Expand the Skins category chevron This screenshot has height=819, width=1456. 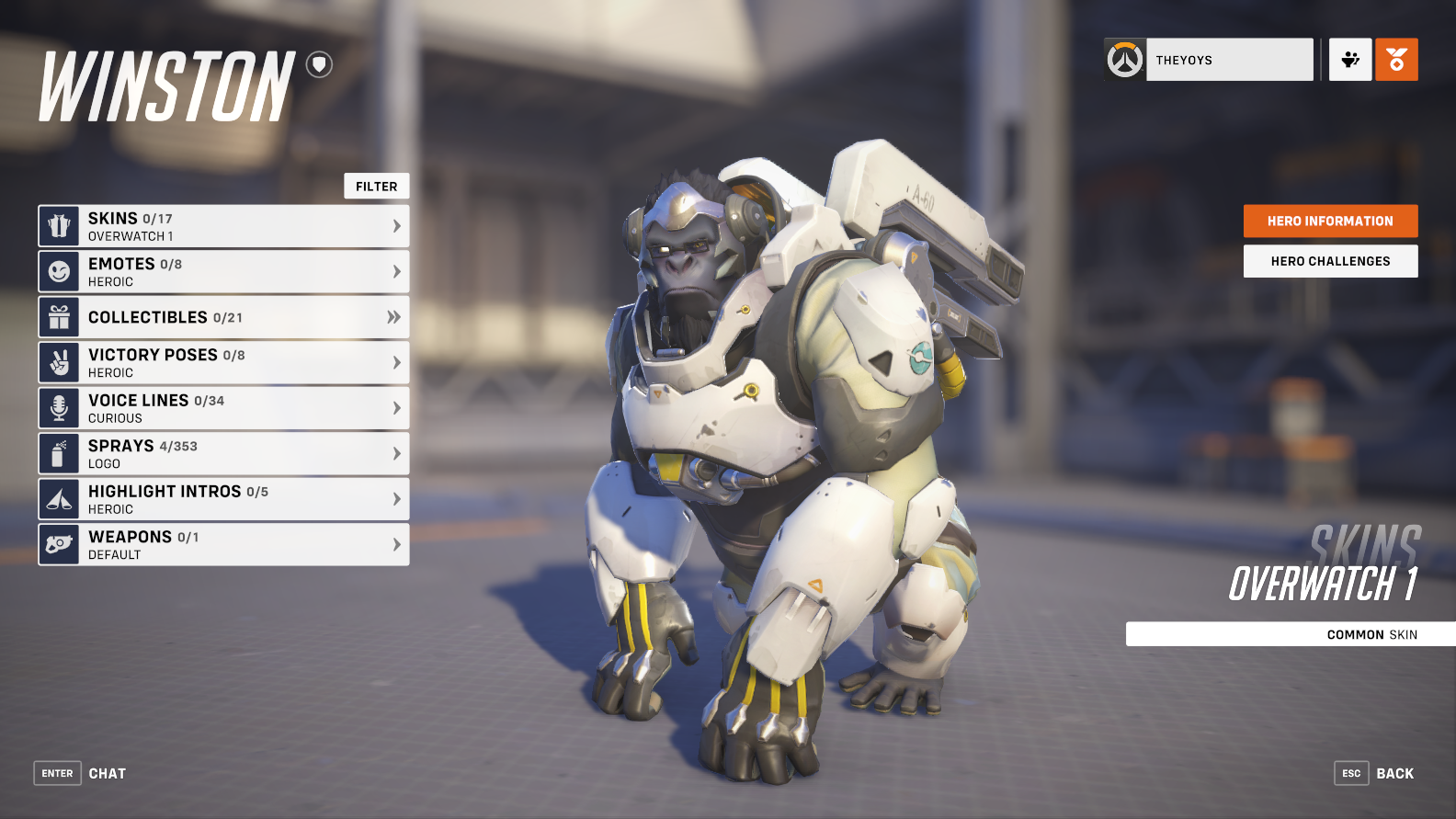(x=395, y=225)
